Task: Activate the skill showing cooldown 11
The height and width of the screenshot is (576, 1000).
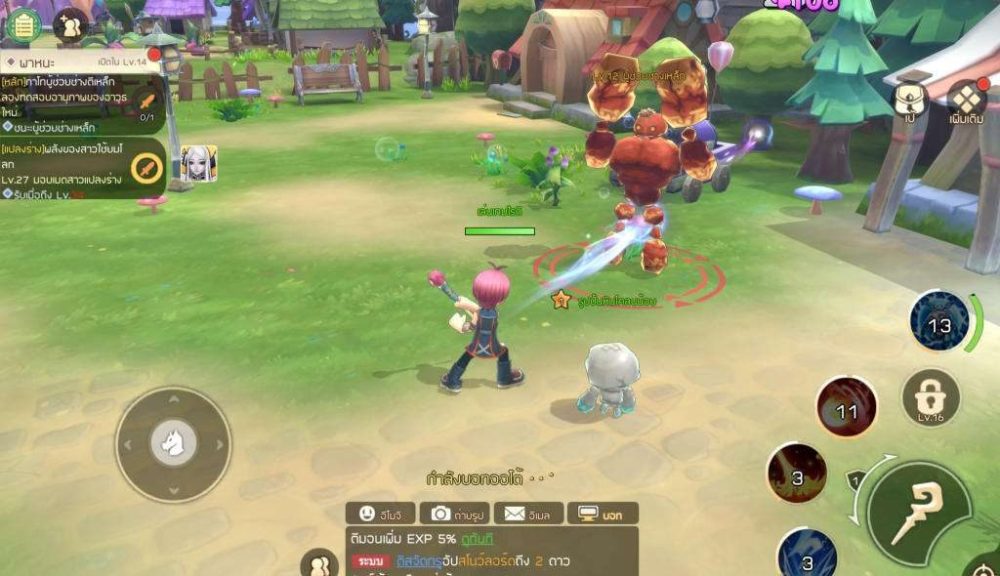Action: 847,407
